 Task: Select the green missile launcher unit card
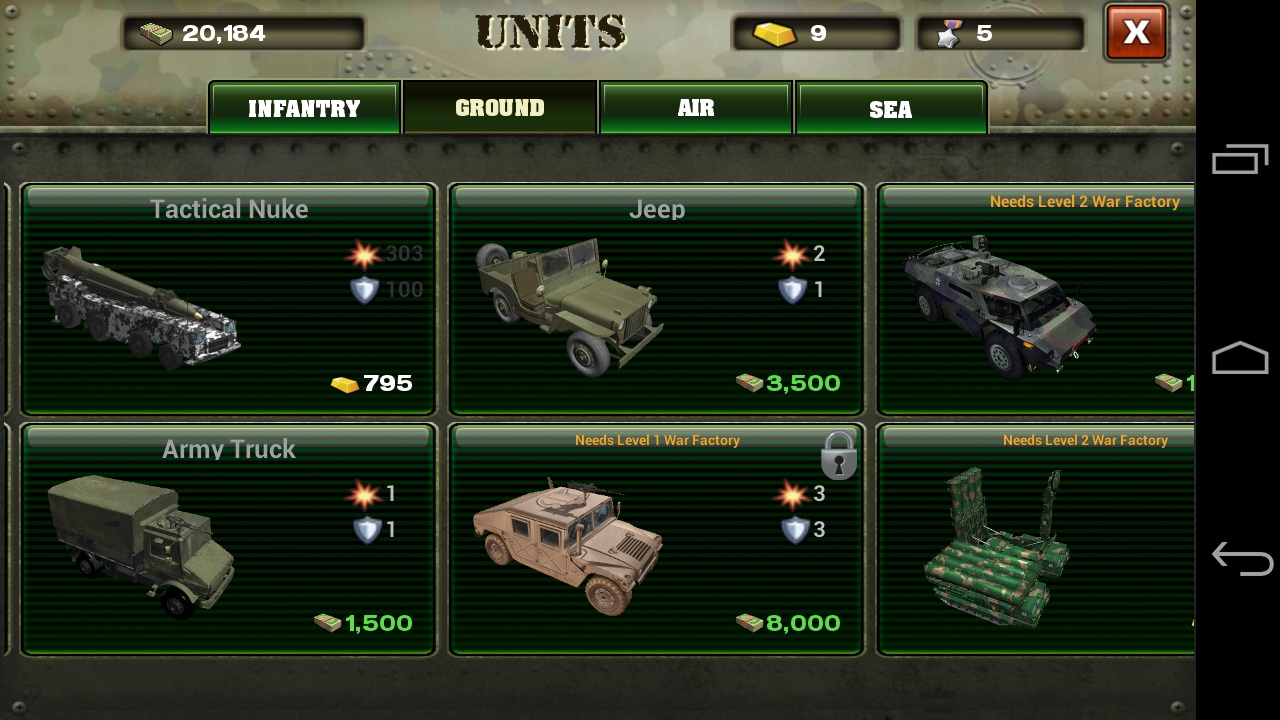coord(1036,539)
